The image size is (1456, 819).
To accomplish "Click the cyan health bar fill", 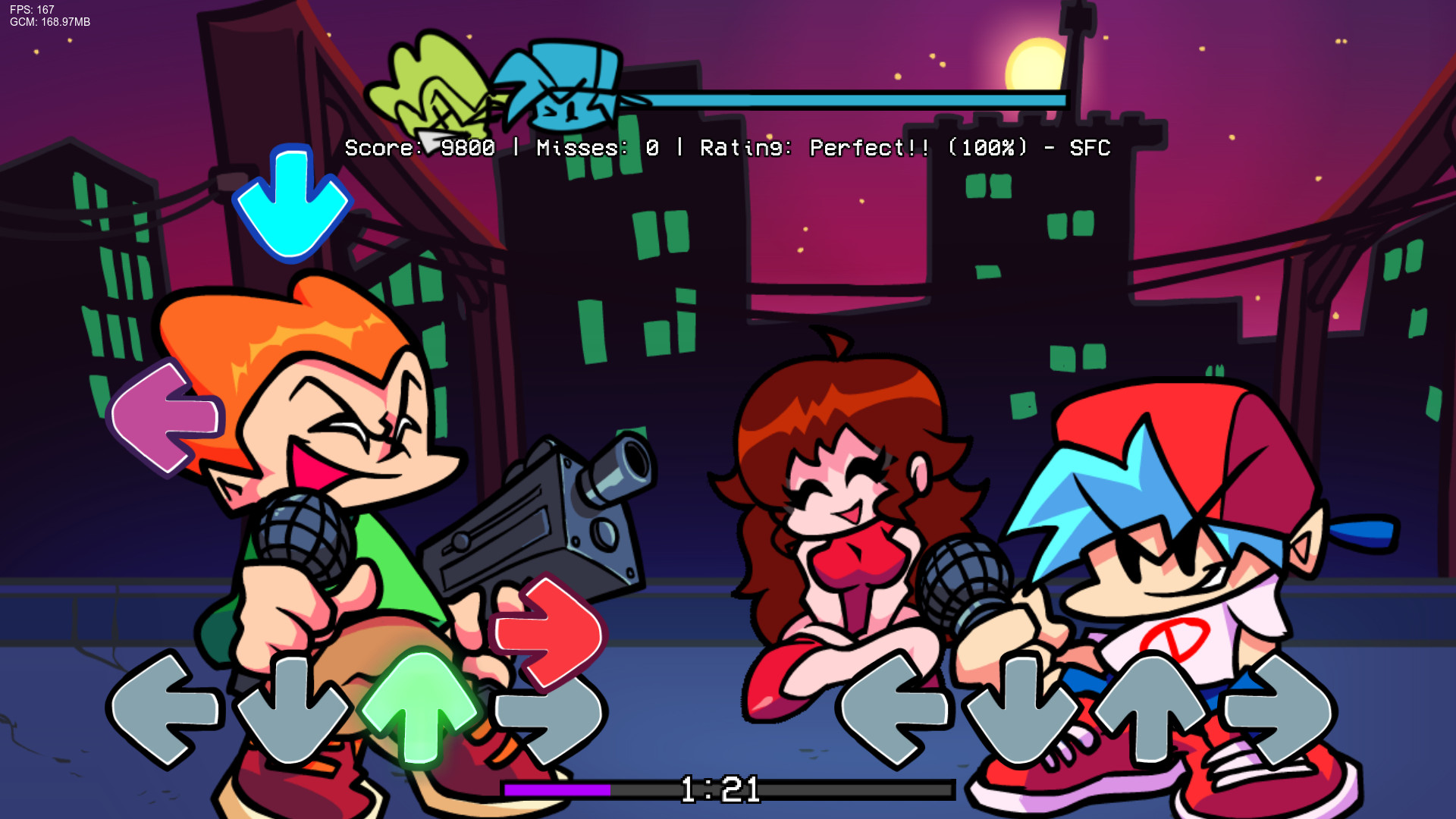I will pos(834,99).
